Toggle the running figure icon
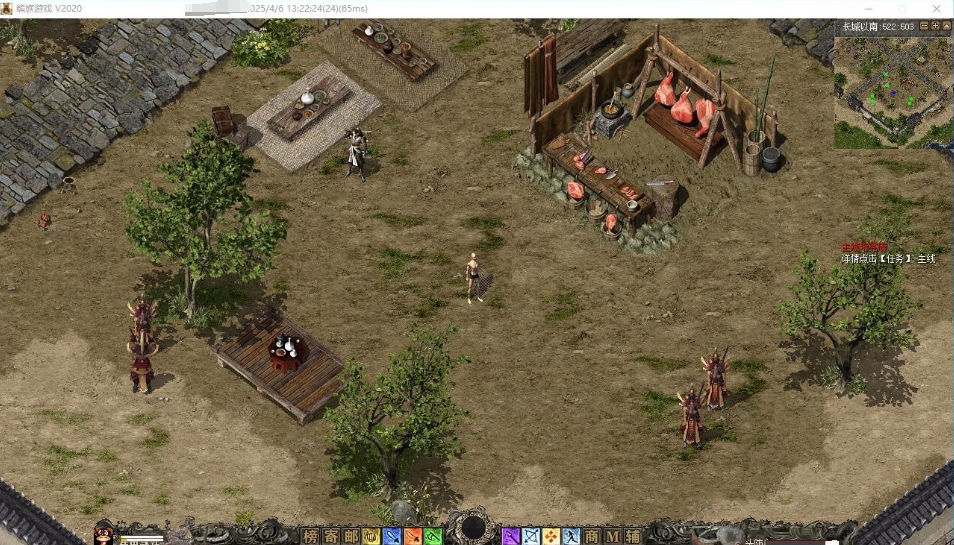 [x=571, y=536]
